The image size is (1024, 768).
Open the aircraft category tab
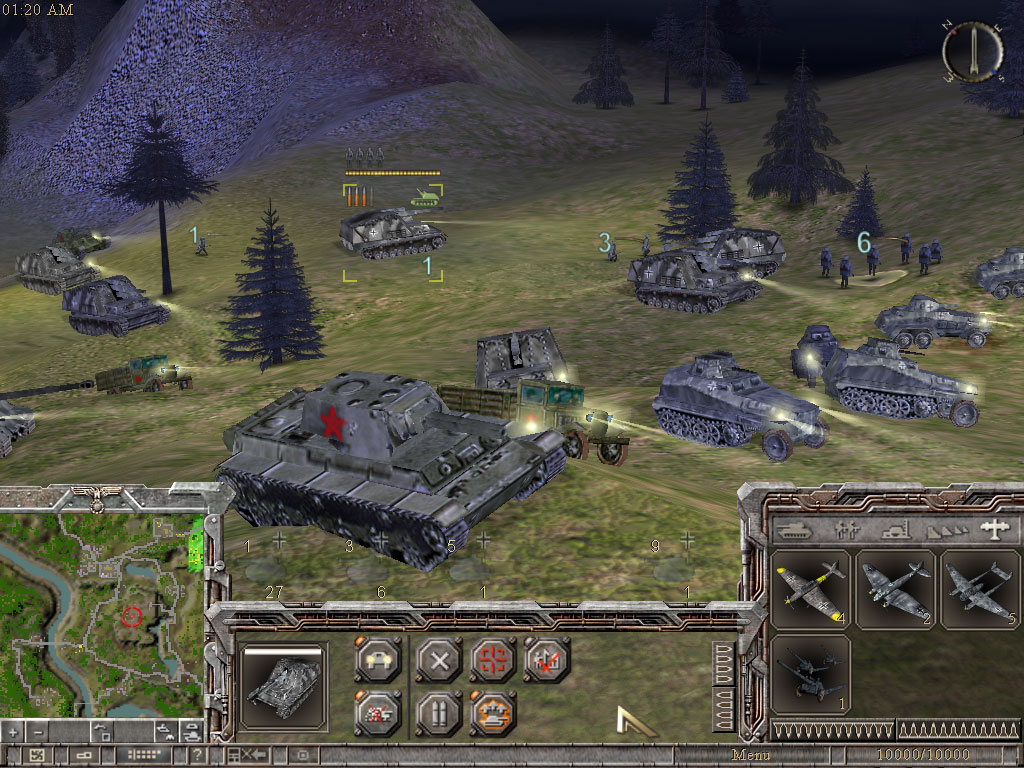993,529
